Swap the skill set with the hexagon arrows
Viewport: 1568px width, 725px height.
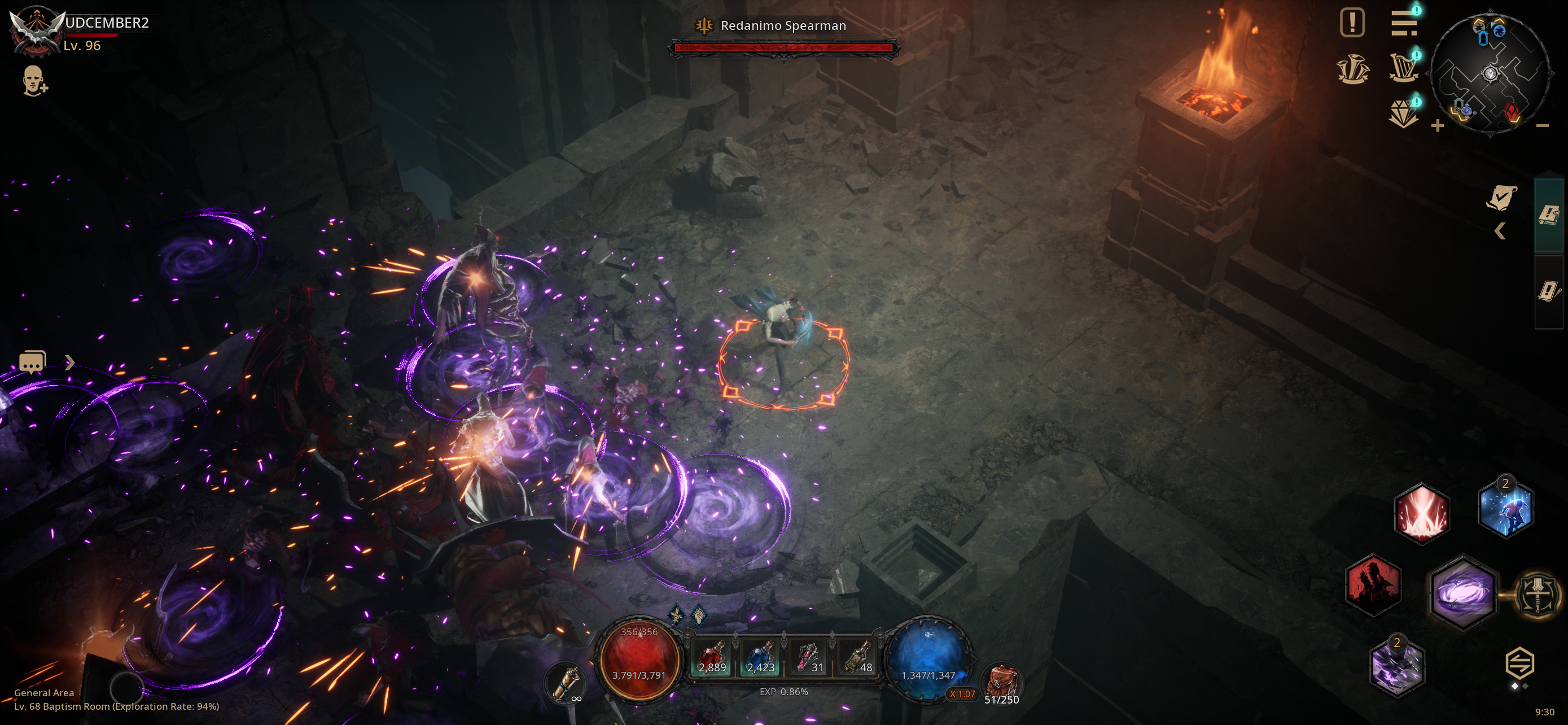(1519, 663)
